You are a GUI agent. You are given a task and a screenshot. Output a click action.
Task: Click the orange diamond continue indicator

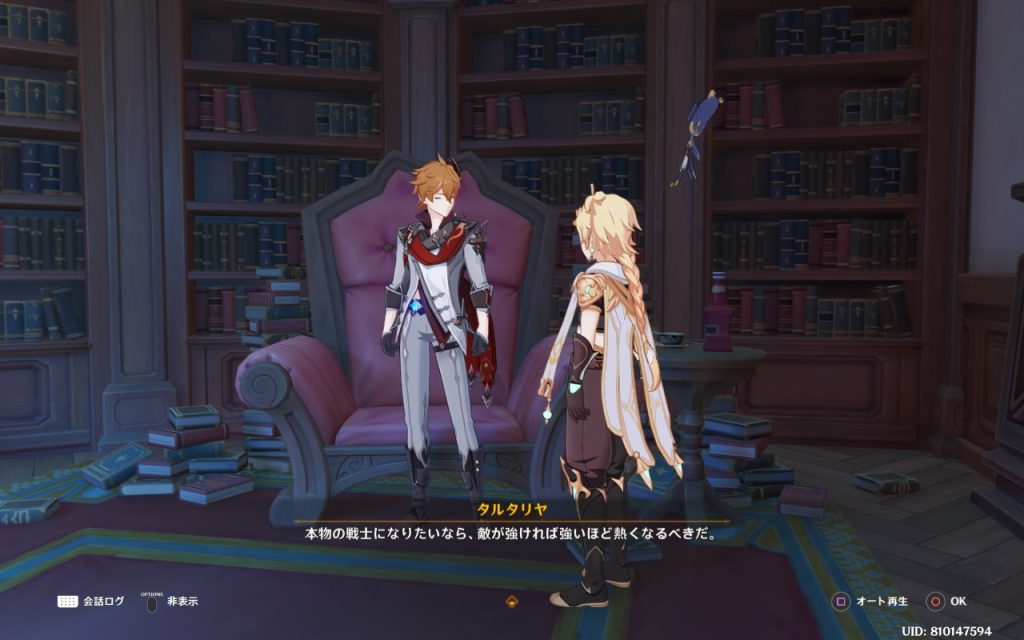[x=512, y=602]
